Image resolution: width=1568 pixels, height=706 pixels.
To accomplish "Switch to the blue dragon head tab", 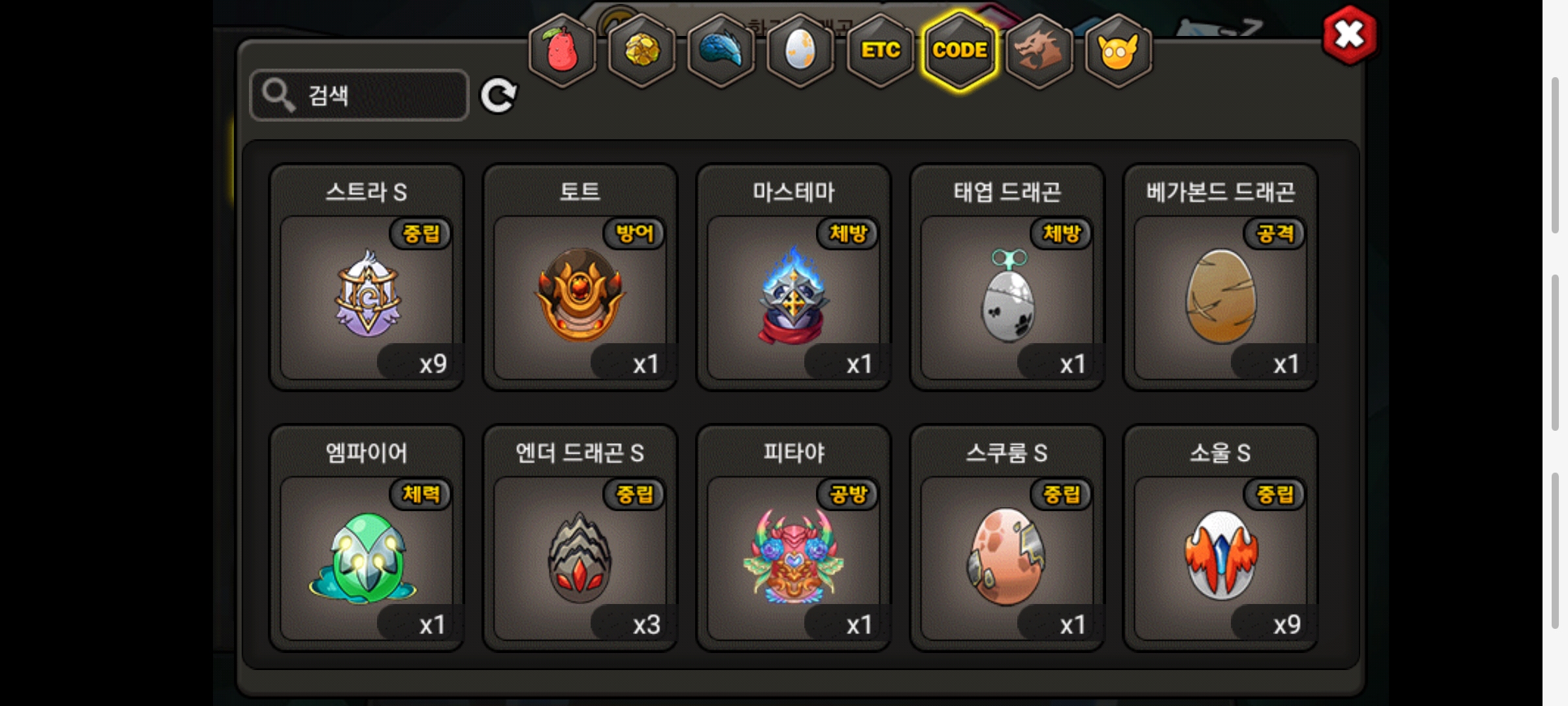I will pyautogui.click(x=721, y=50).
